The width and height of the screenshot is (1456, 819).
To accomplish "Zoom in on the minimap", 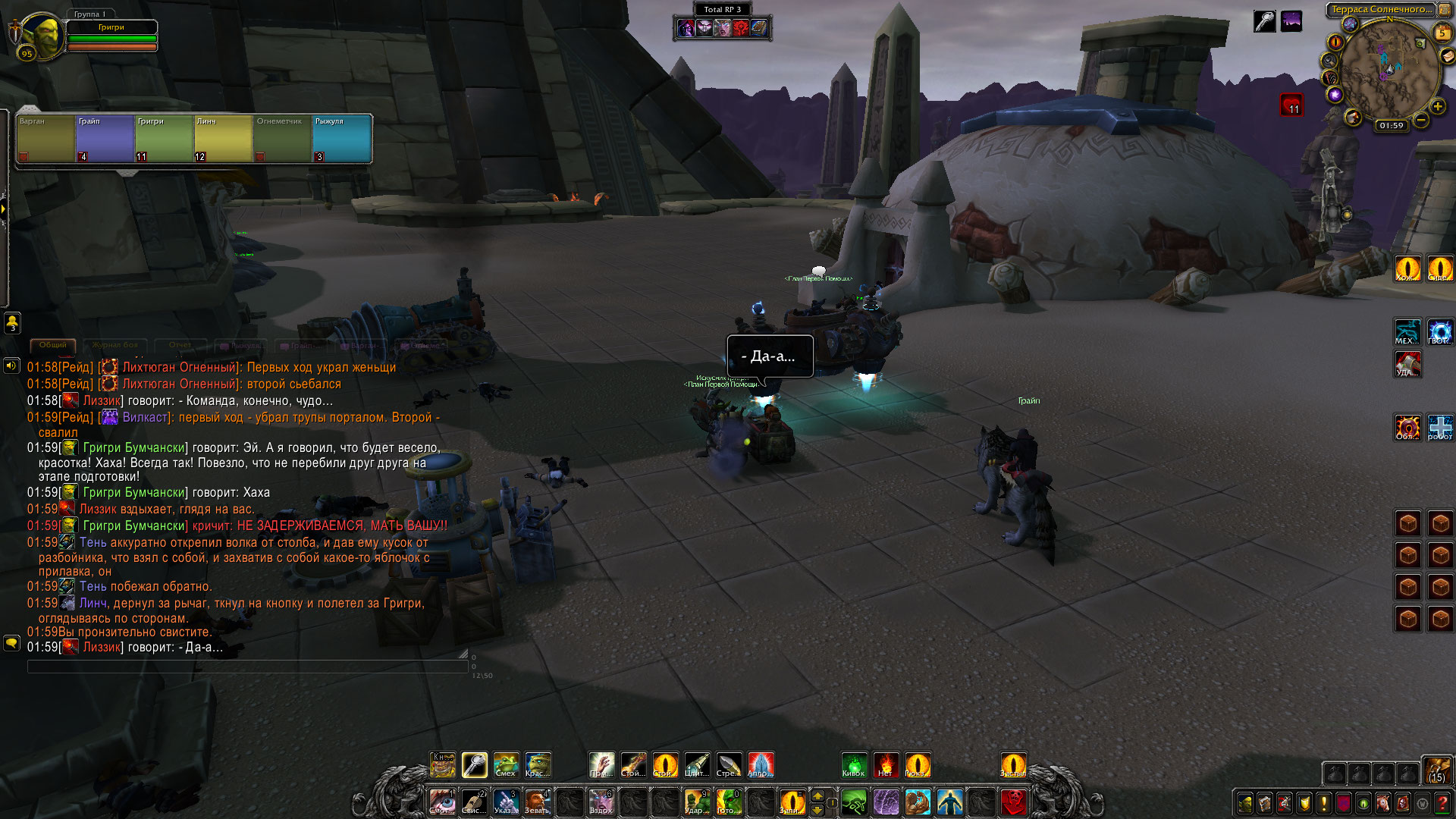I will [x=1437, y=107].
